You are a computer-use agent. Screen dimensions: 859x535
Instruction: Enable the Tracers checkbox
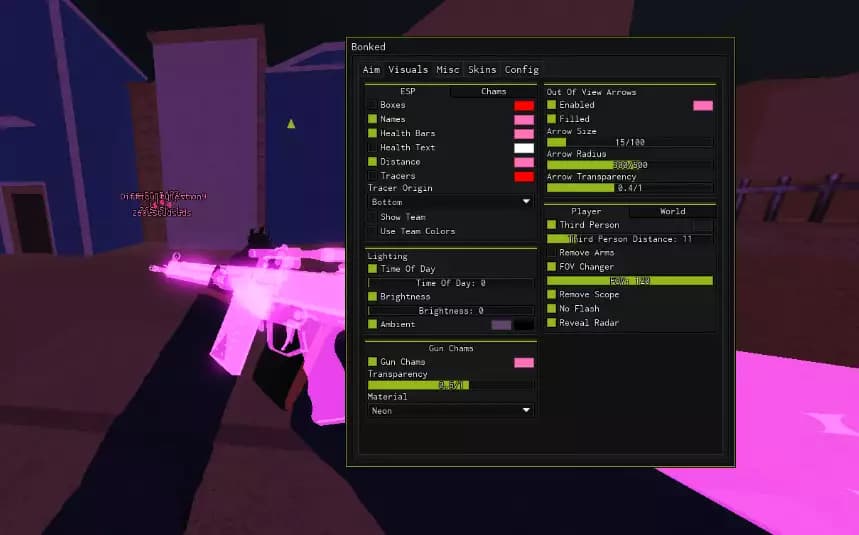click(x=373, y=176)
